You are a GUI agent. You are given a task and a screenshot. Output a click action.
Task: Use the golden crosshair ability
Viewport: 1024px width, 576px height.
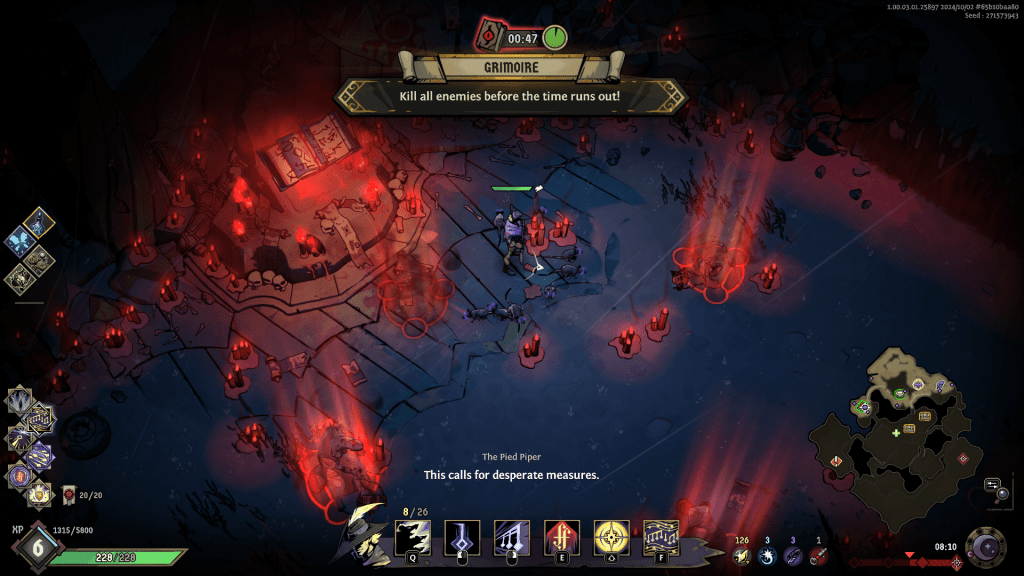pyautogui.click(x=611, y=537)
